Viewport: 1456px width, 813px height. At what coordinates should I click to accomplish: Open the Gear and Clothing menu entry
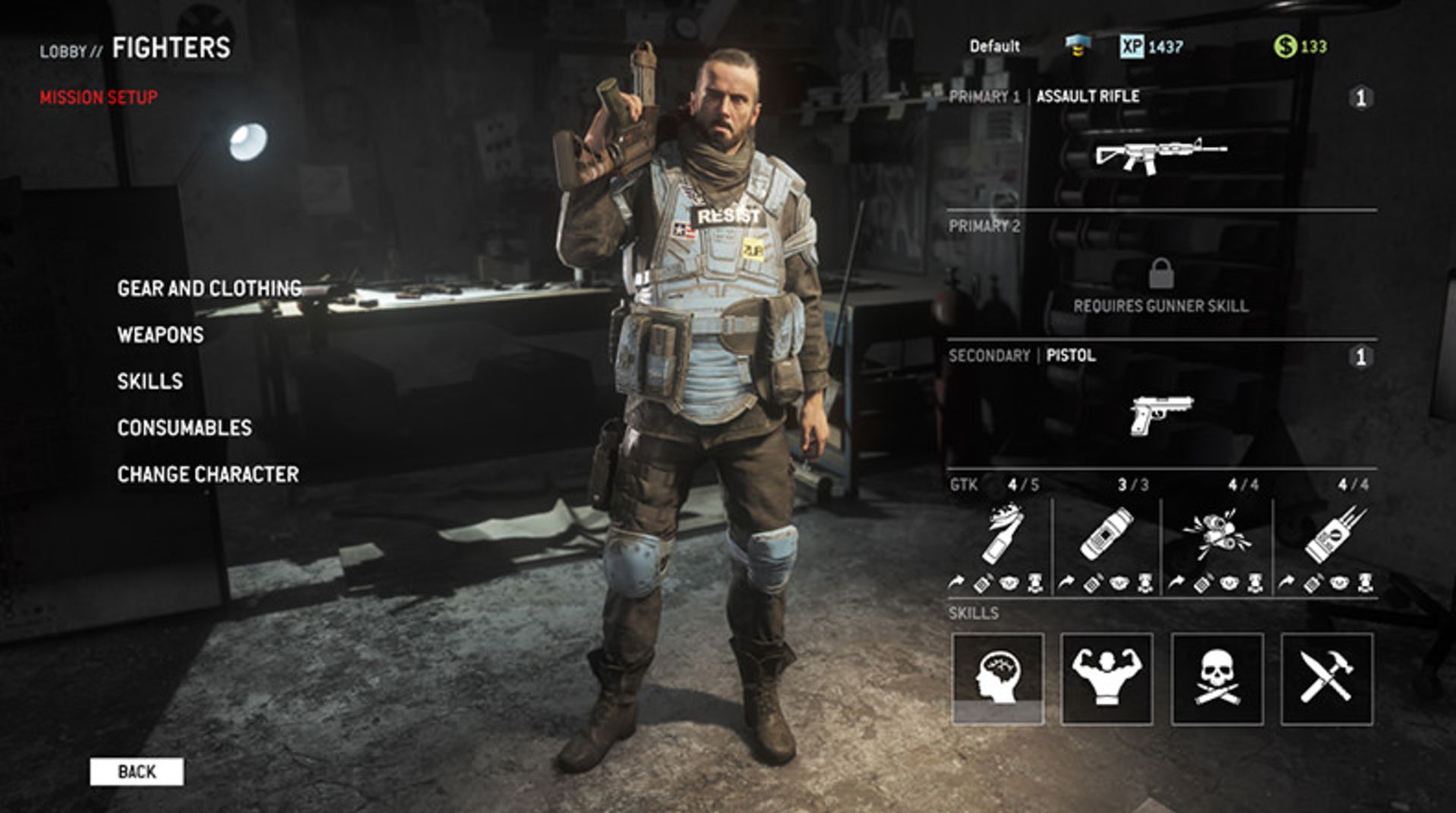tap(209, 288)
